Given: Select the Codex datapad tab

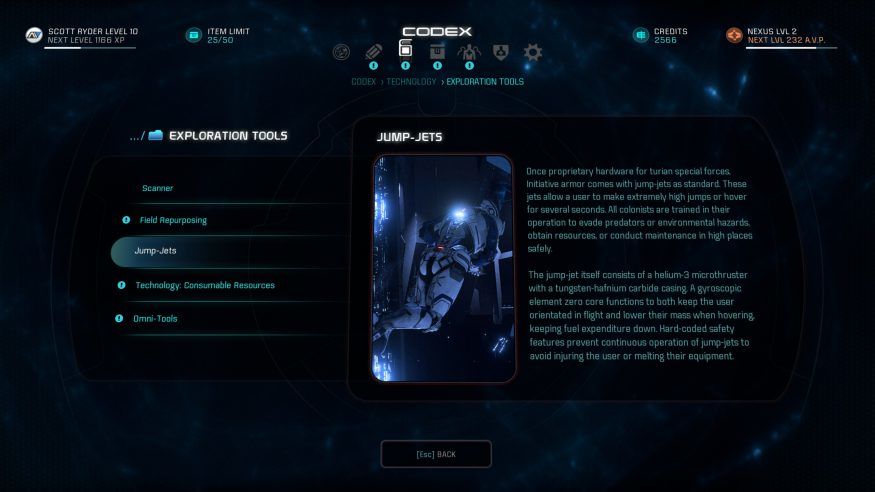Looking at the screenshot, I should pos(405,50).
